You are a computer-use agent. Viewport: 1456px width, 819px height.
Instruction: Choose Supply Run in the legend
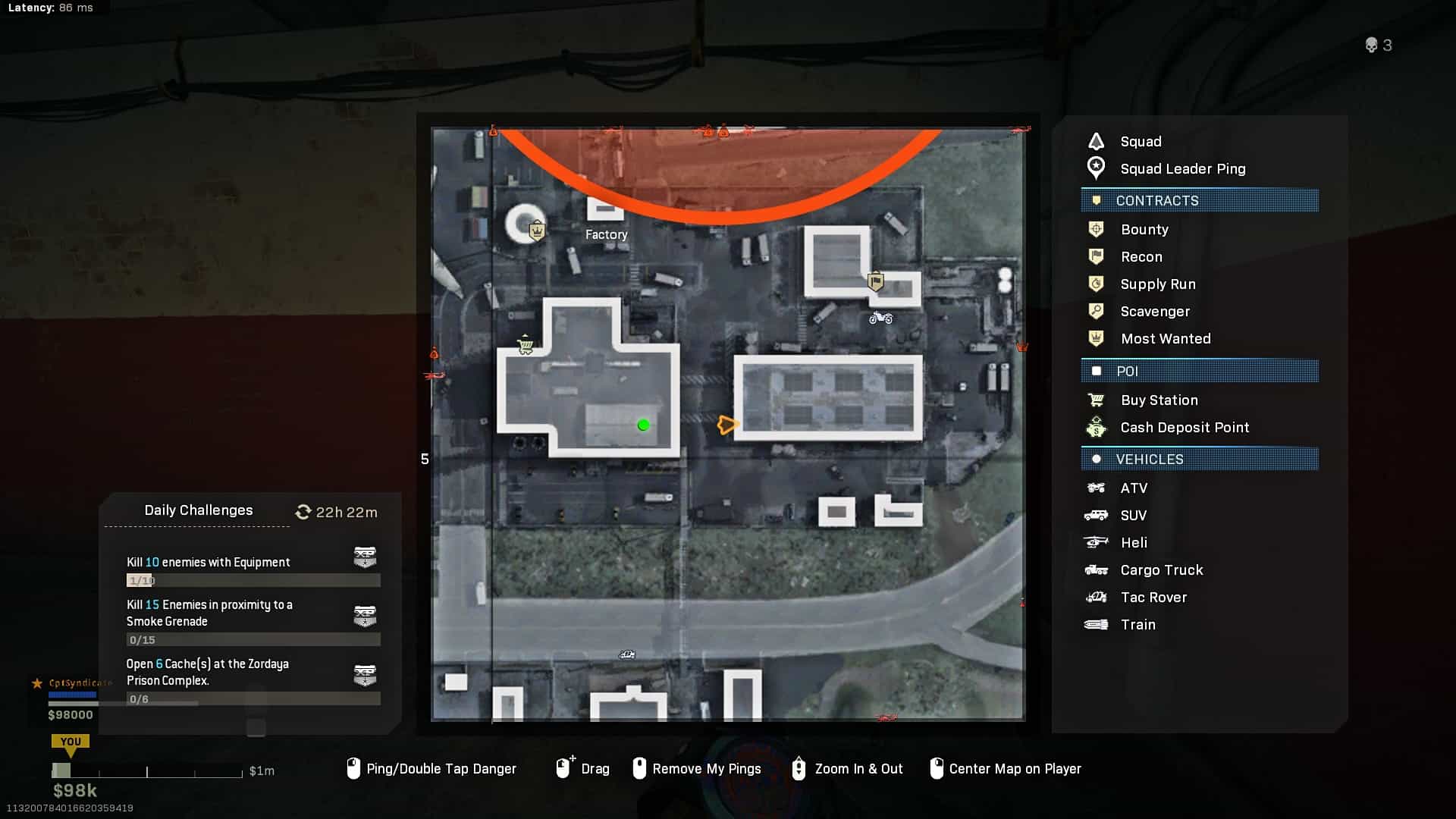[x=1157, y=284]
